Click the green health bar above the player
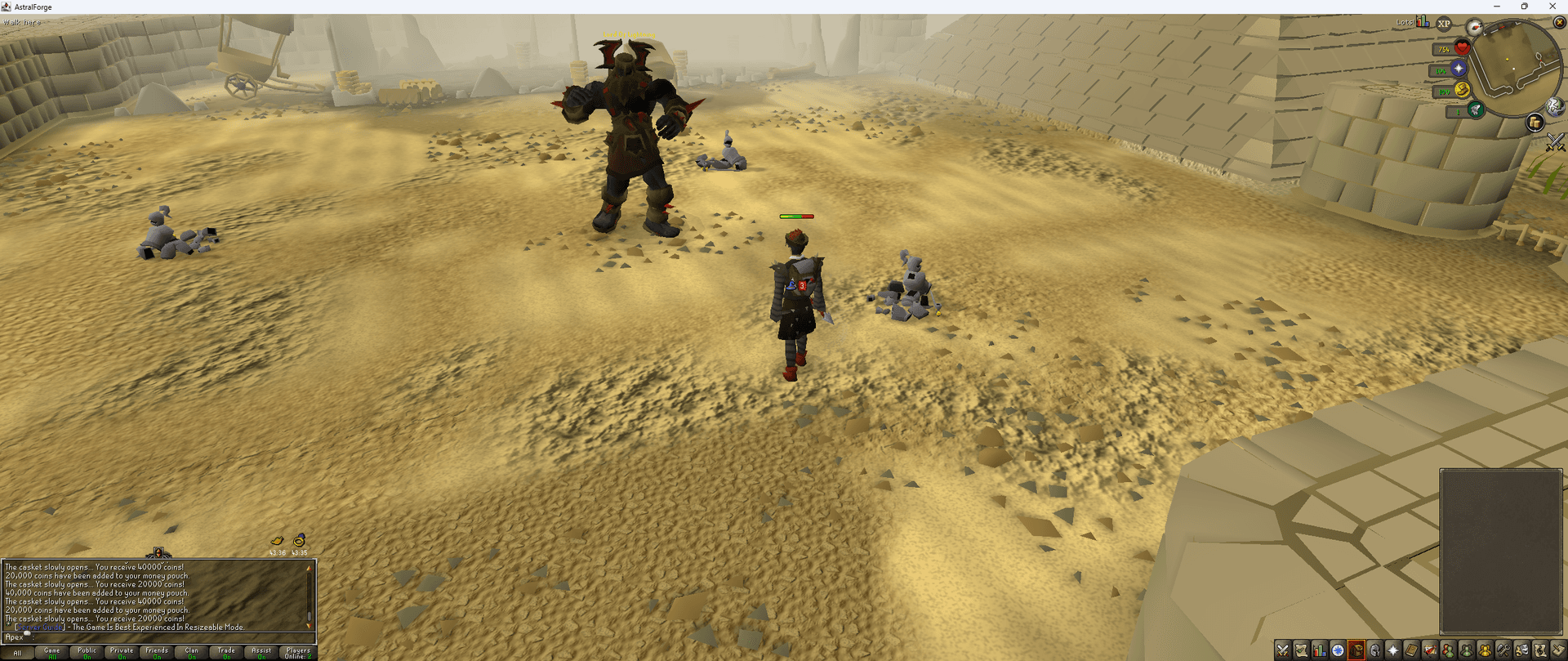This screenshot has height=661, width=1568. [x=791, y=217]
